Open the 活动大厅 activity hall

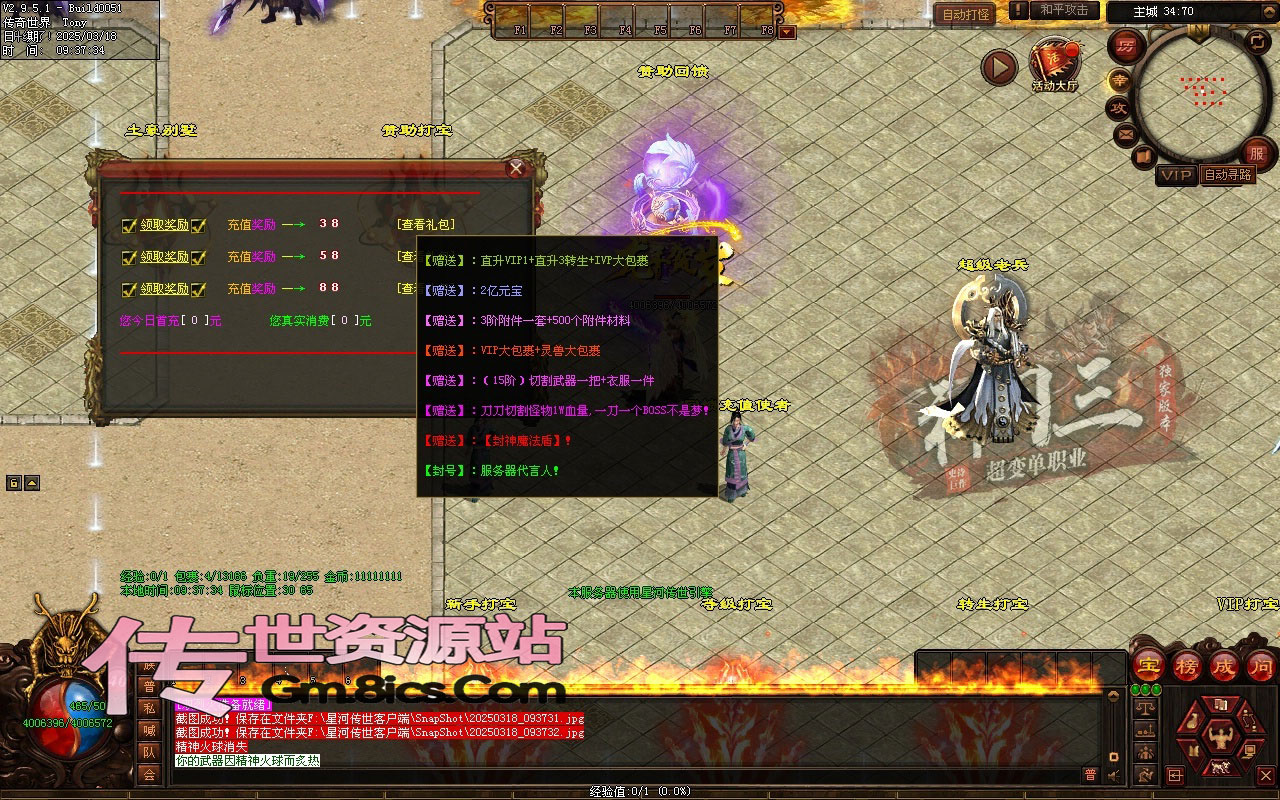(1054, 65)
